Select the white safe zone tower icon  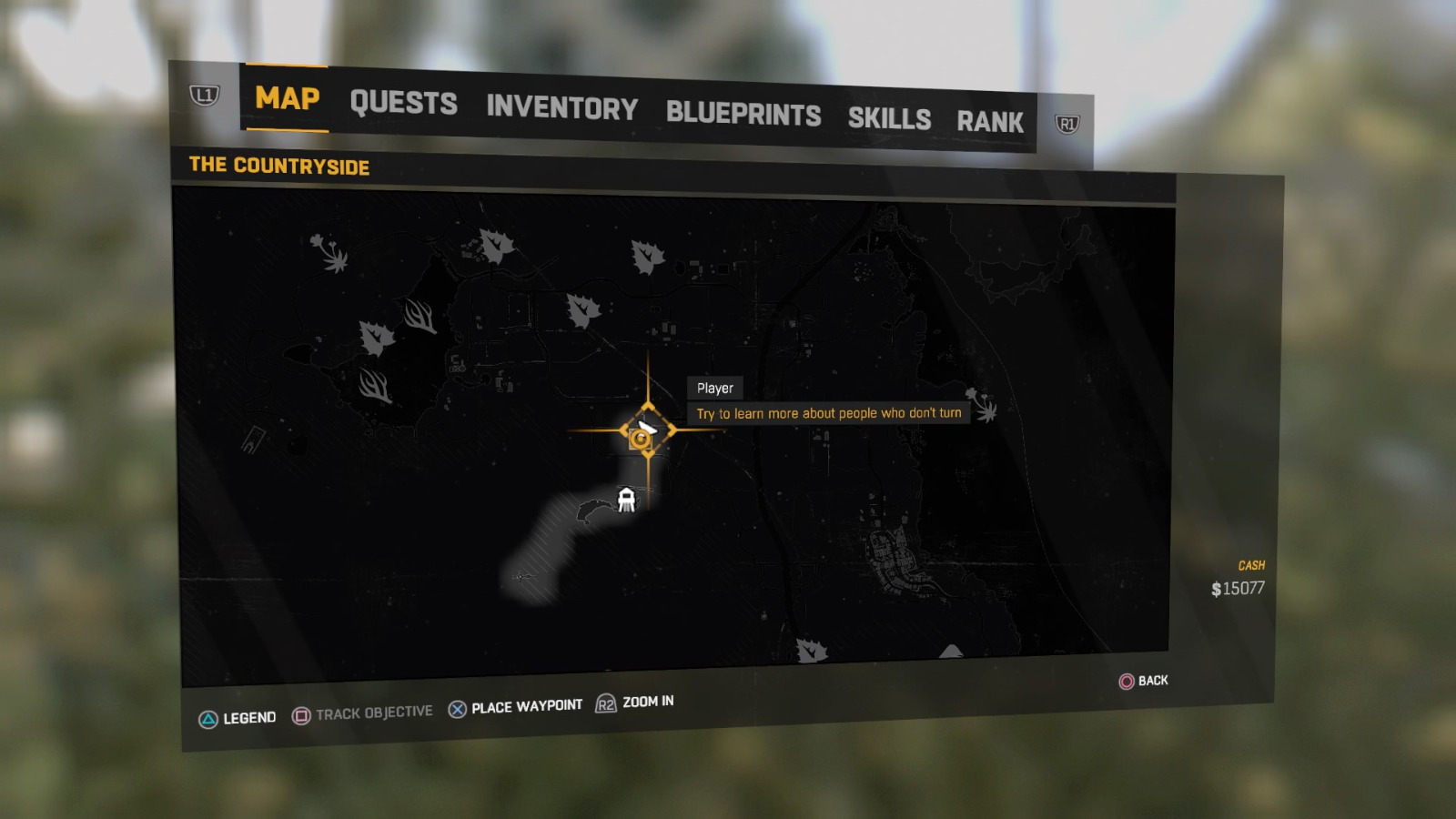tap(625, 500)
